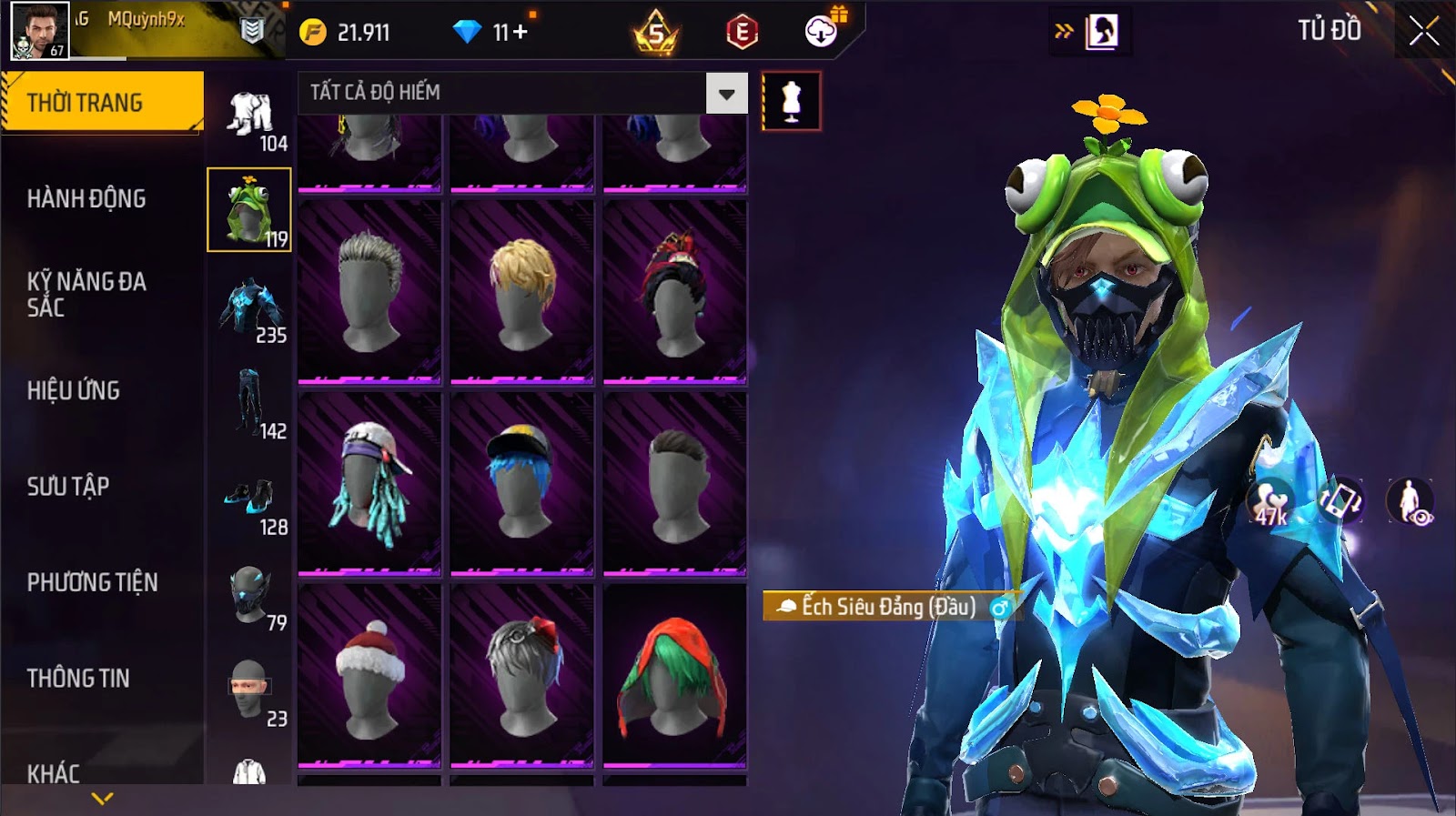Open the PHƯƠNG TIỆN tab
Image resolution: width=1456 pixels, height=816 pixels.
(92, 582)
